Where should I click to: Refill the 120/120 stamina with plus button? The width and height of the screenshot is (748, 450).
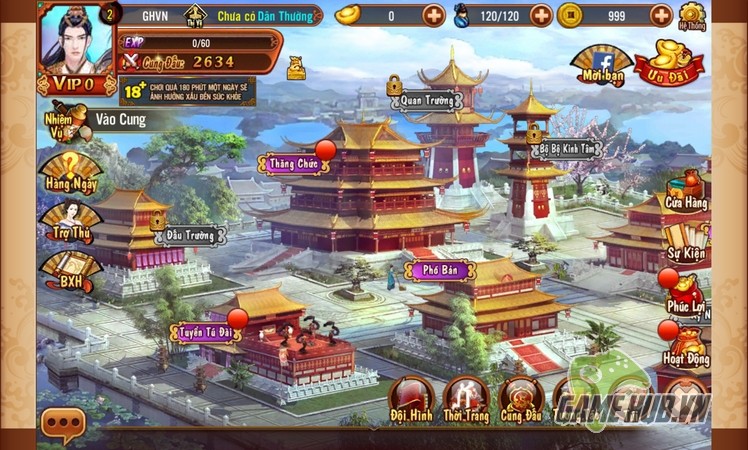point(540,15)
